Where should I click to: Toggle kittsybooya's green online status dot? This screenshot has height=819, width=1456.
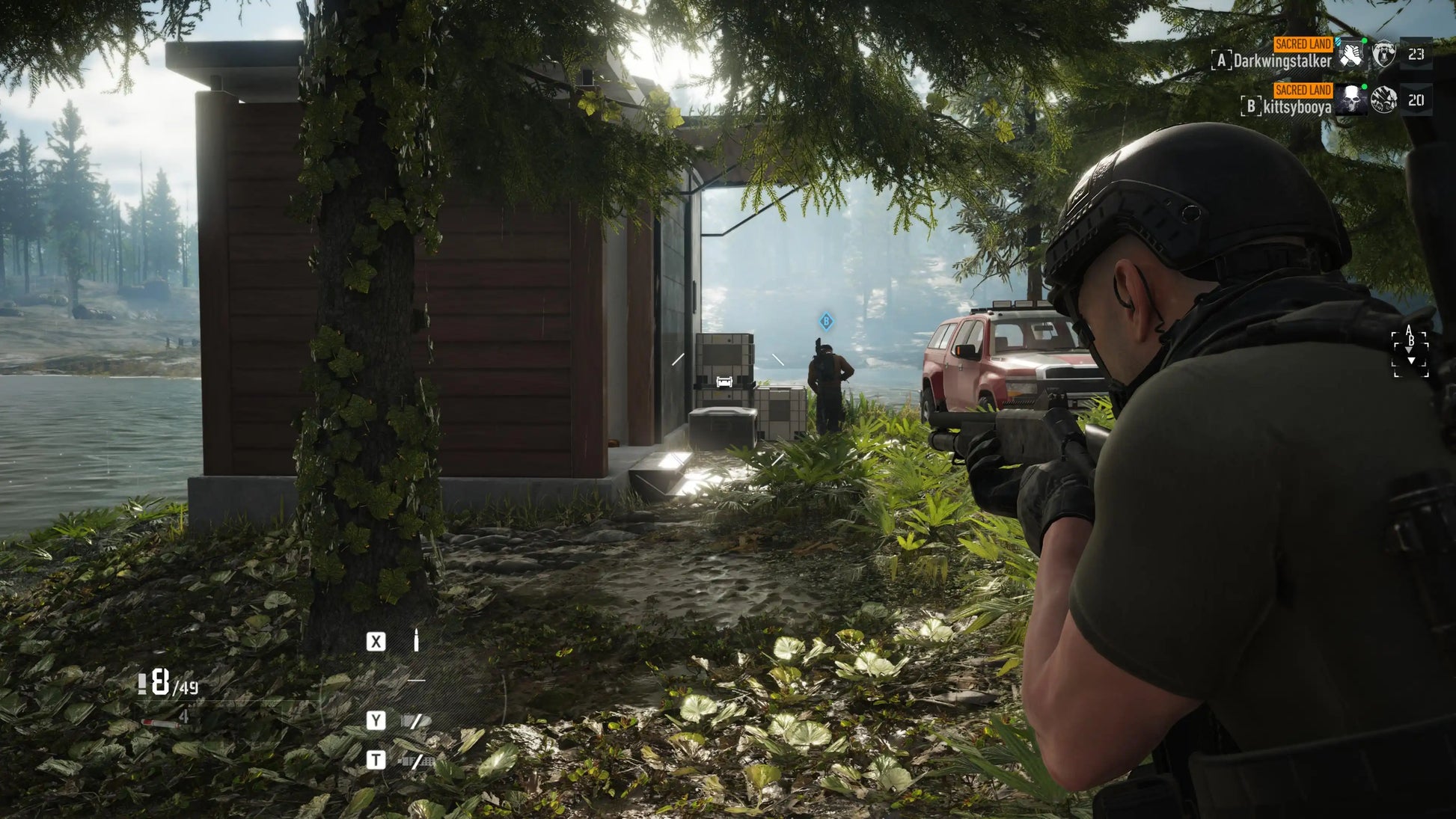pos(1365,87)
